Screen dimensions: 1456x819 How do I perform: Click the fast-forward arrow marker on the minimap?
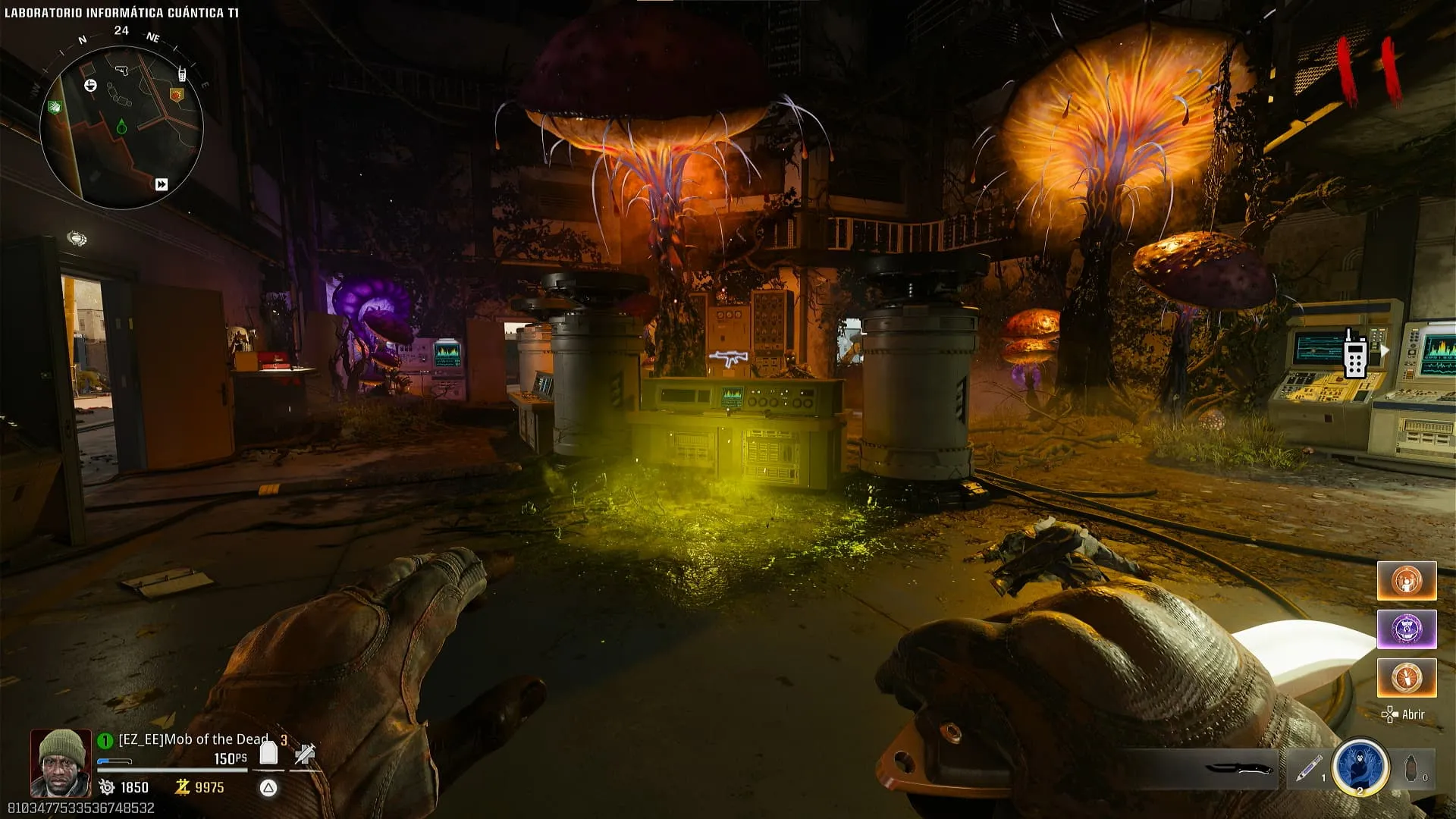(x=162, y=184)
